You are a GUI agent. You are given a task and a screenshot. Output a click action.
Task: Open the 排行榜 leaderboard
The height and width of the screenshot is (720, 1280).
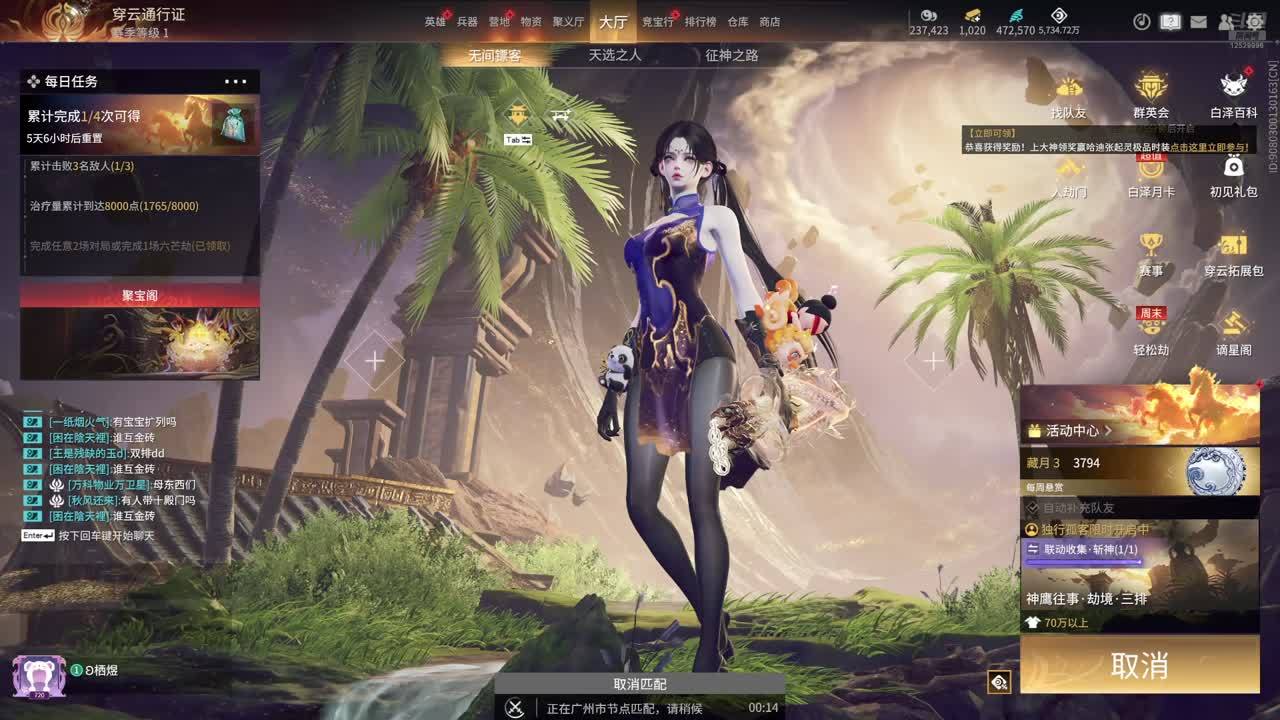coord(700,22)
